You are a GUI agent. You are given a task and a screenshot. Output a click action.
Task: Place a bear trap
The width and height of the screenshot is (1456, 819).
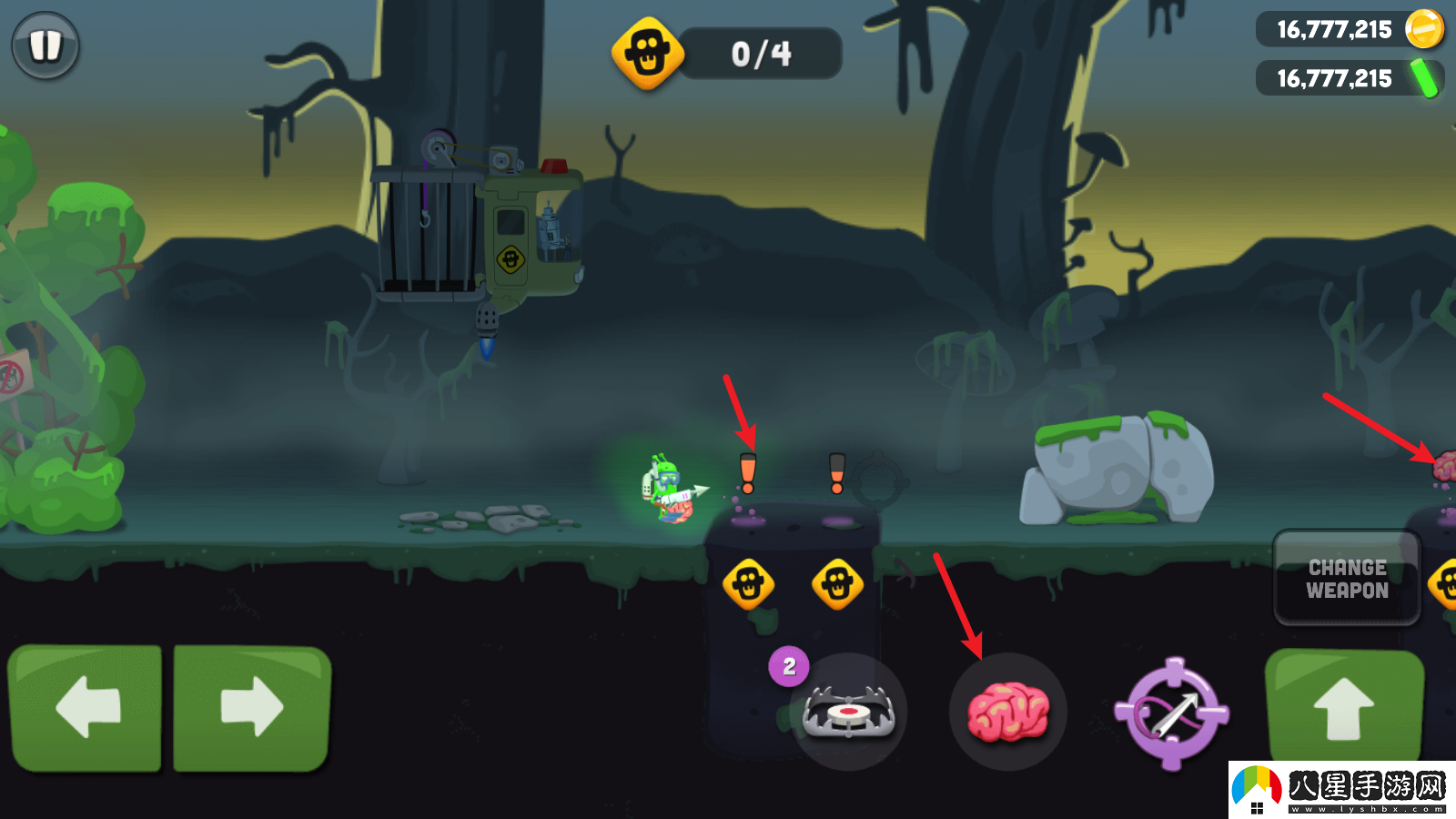point(848,712)
